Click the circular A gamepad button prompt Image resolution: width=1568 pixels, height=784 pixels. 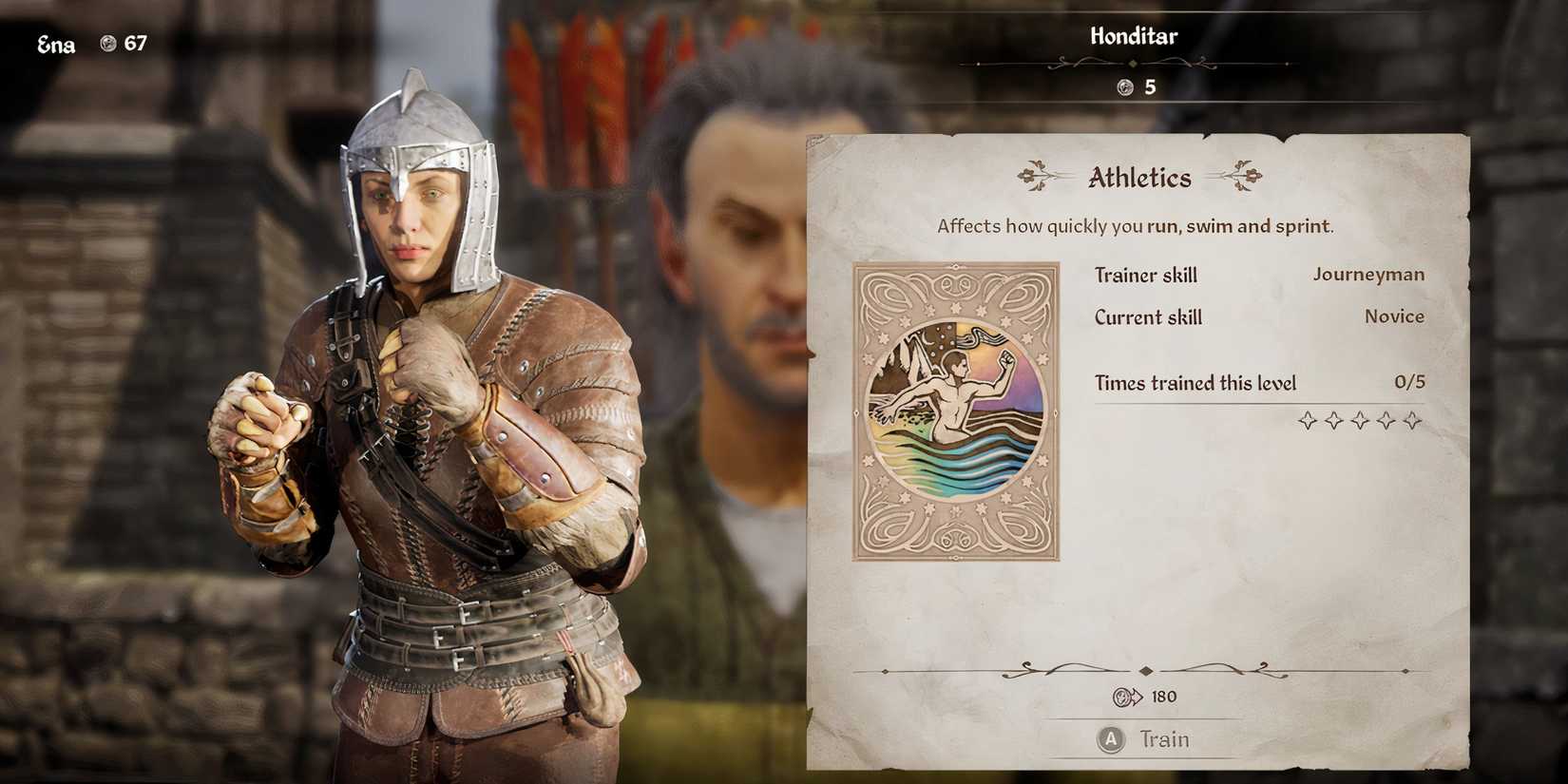pos(1109,738)
